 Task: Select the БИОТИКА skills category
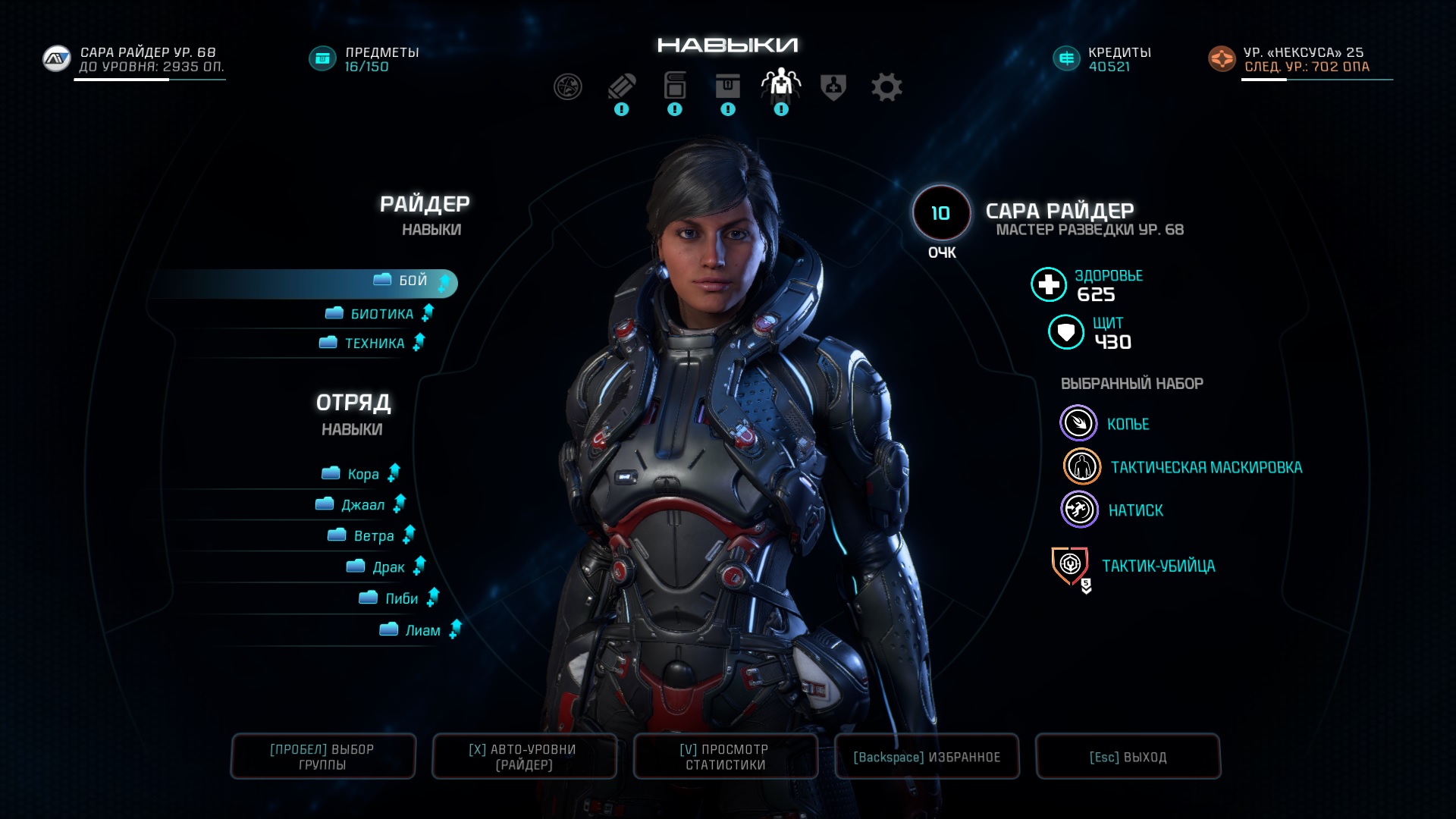[381, 314]
